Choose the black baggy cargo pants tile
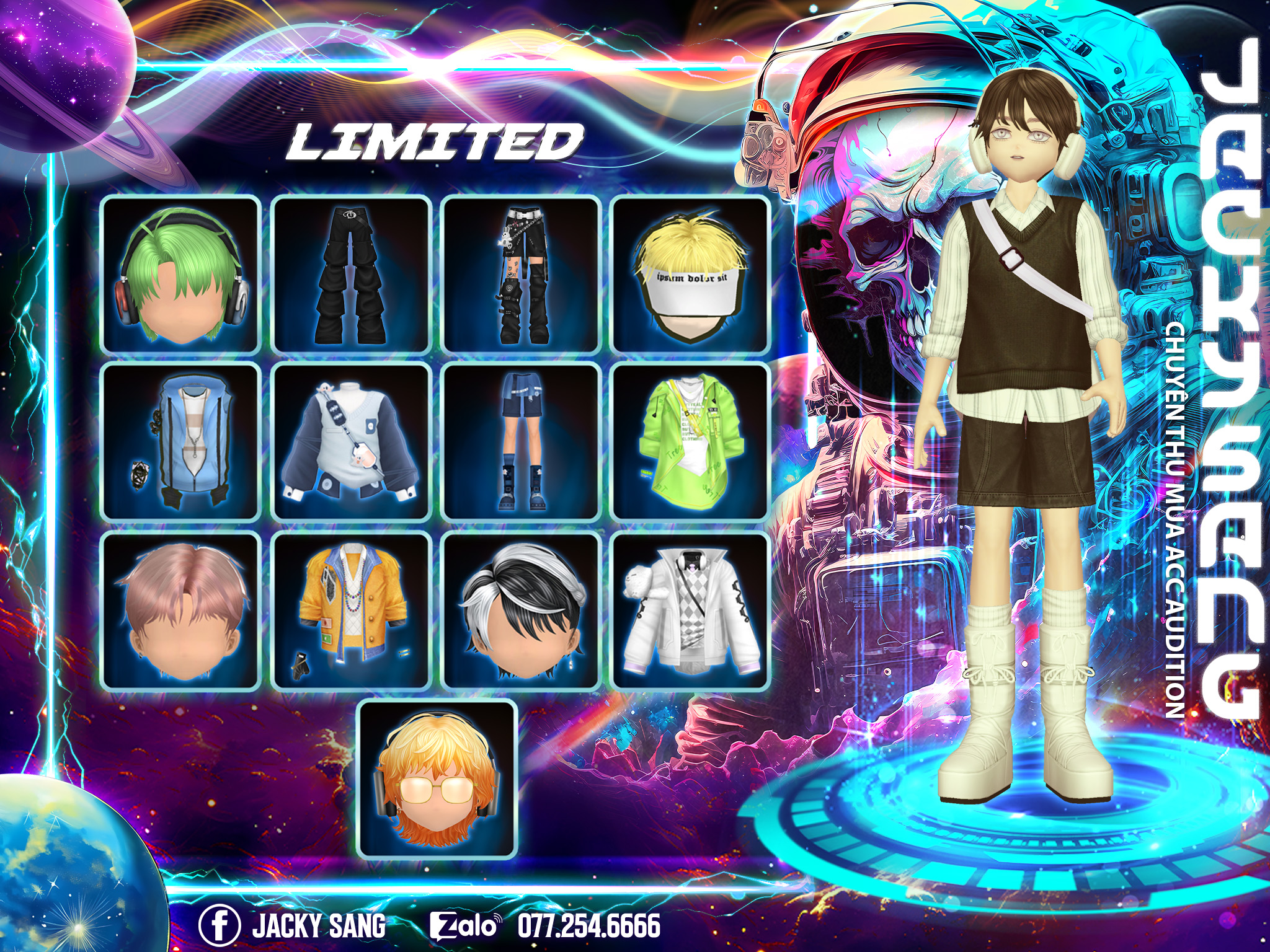 [x=351, y=274]
